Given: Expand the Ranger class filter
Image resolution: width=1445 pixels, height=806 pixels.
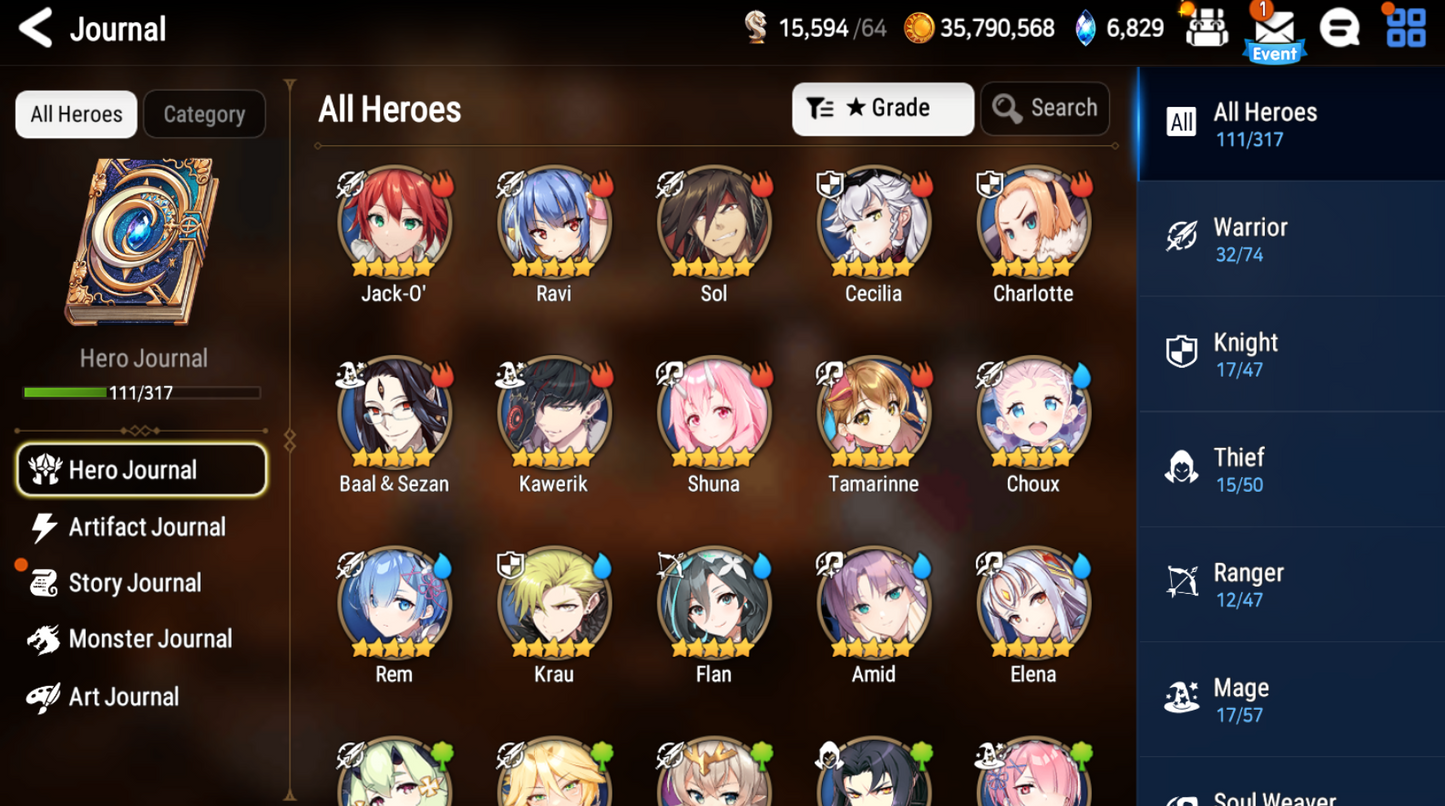Looking at the screenshot, I should (1290, 584).
